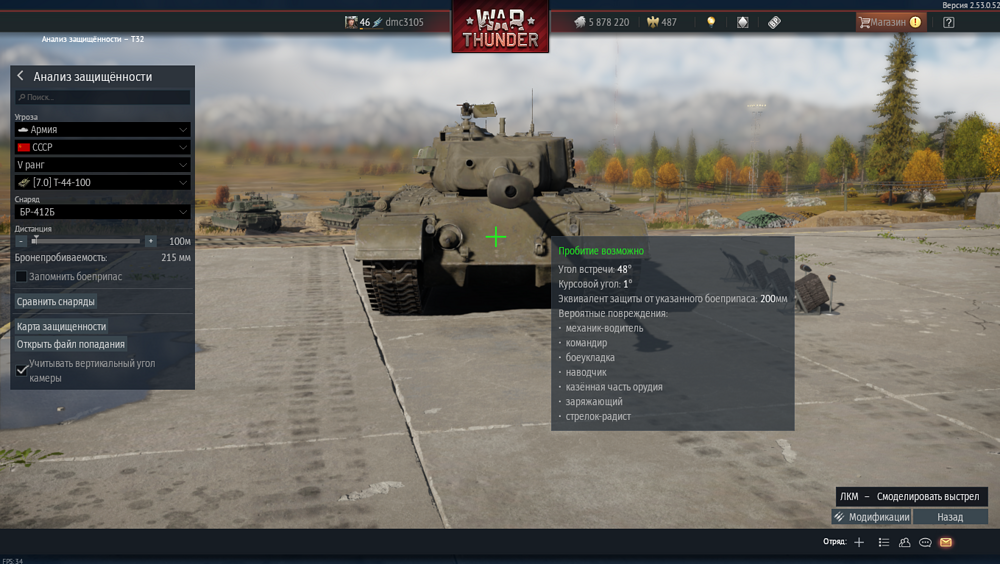Image resolution: width=1000 pixels, height=564 pixels.
Task: Open Сравнить снаряды comparison
Action: pyautogui.click(x=56, y=301)
